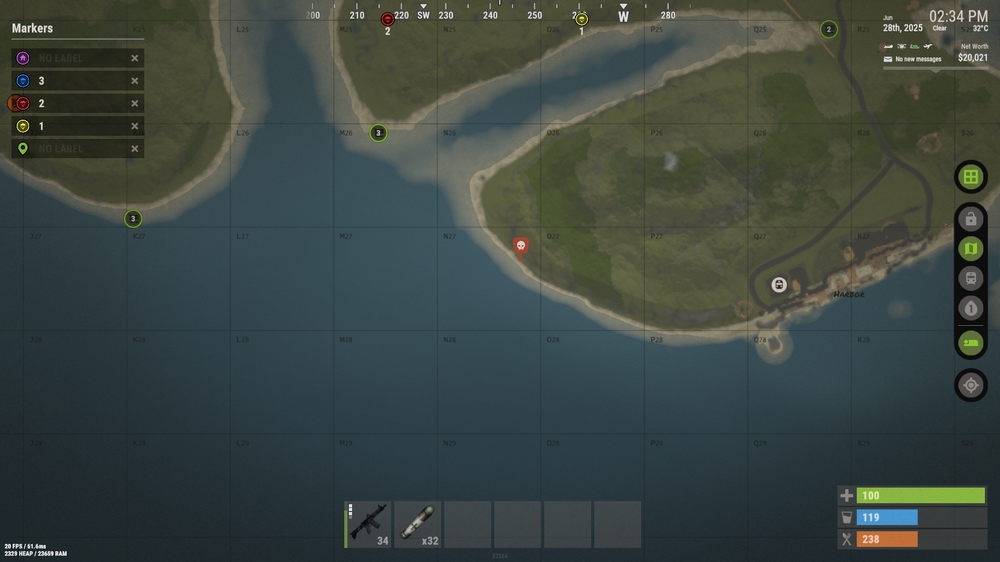Center the map with the crosshair button

click(970, 385)
